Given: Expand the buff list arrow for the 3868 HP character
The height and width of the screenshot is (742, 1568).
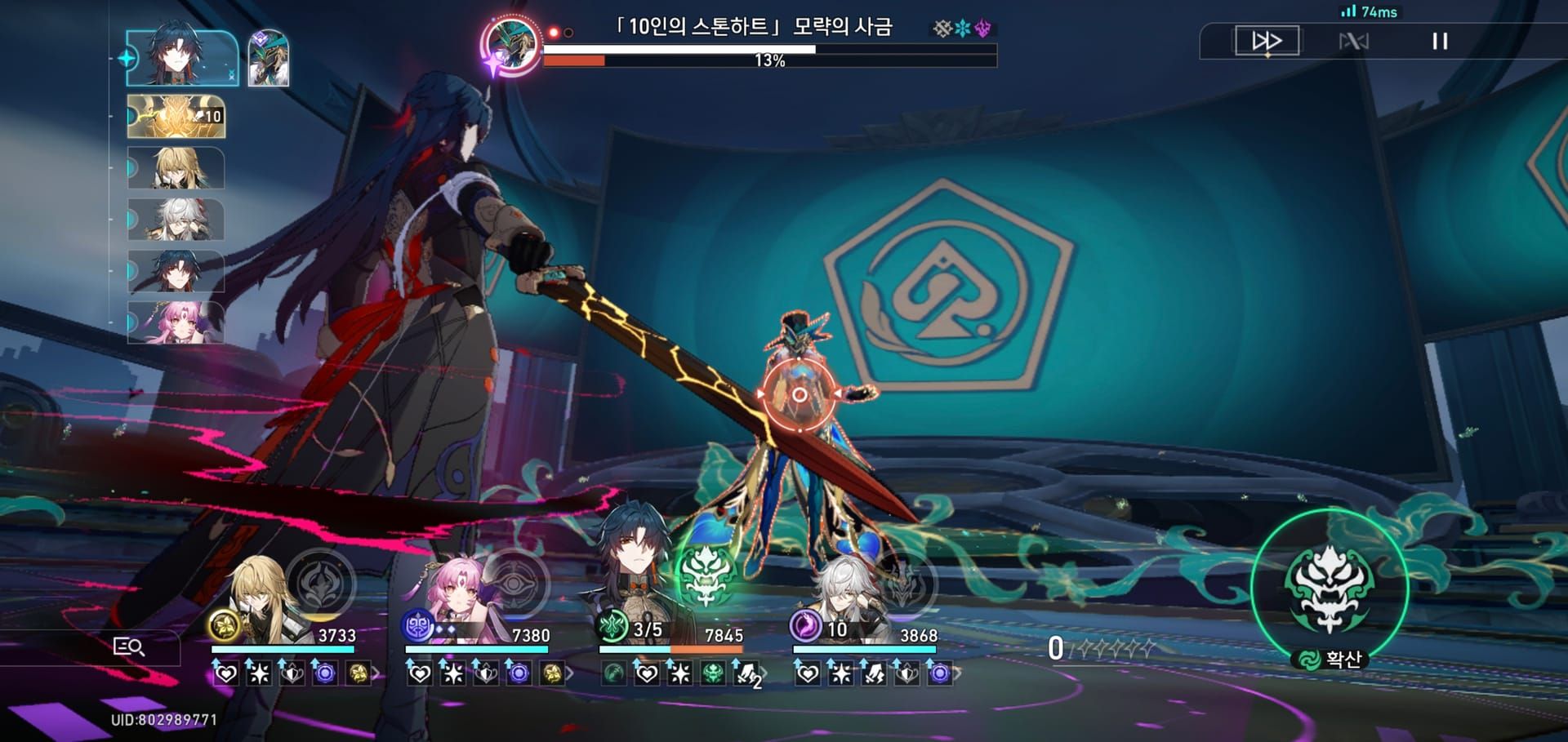Looking at the screenshot, I should pos(959,673).
